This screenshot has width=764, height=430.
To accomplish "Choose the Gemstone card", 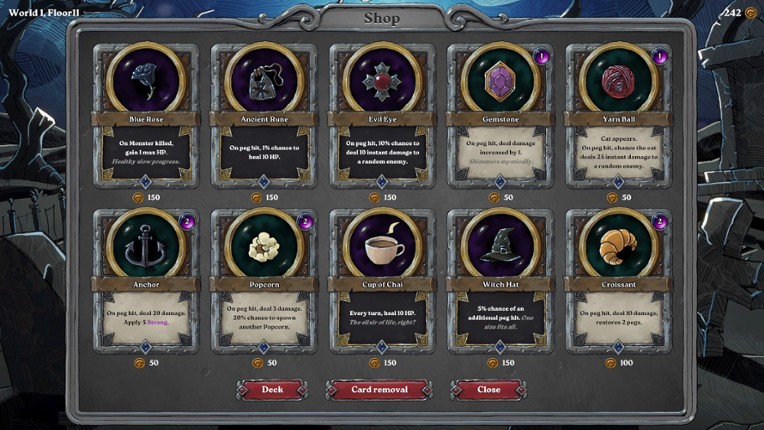I will [498, 115].
